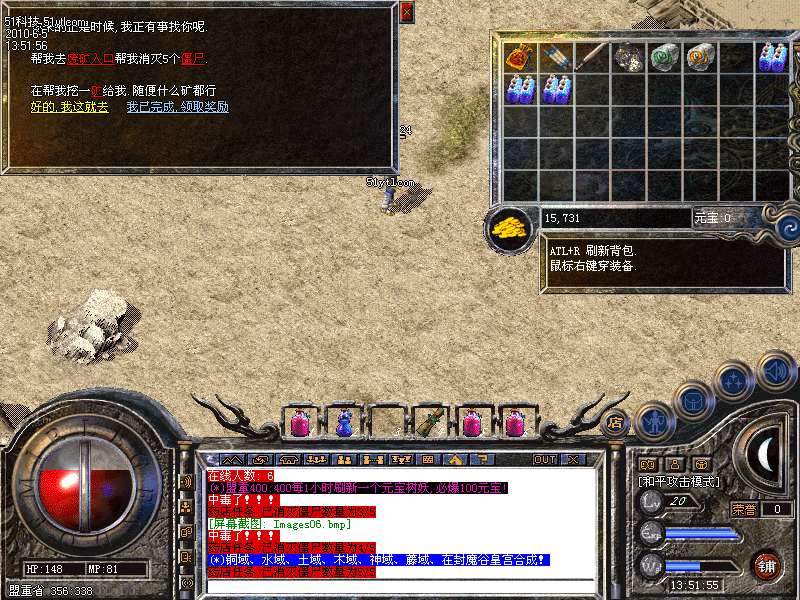Click the OUT button above chat
This screenshot has width=800, height=600.
tap(544, 459)
